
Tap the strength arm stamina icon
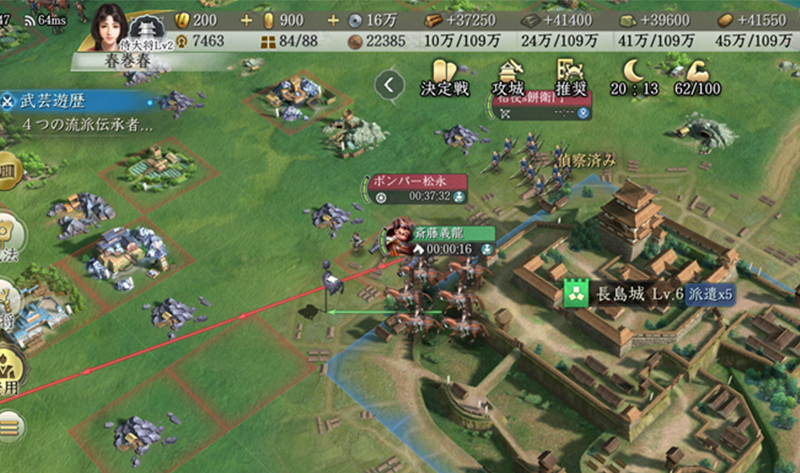[685, 71]
